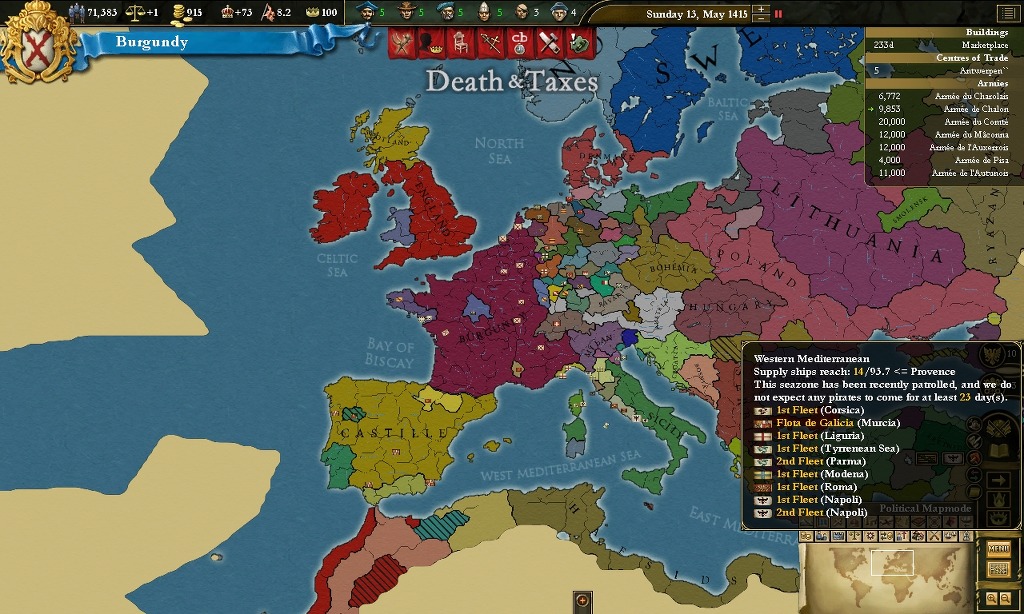Open the Menu button
Viewport: 1024px width, 614px height.
click(x=998, y=548)
